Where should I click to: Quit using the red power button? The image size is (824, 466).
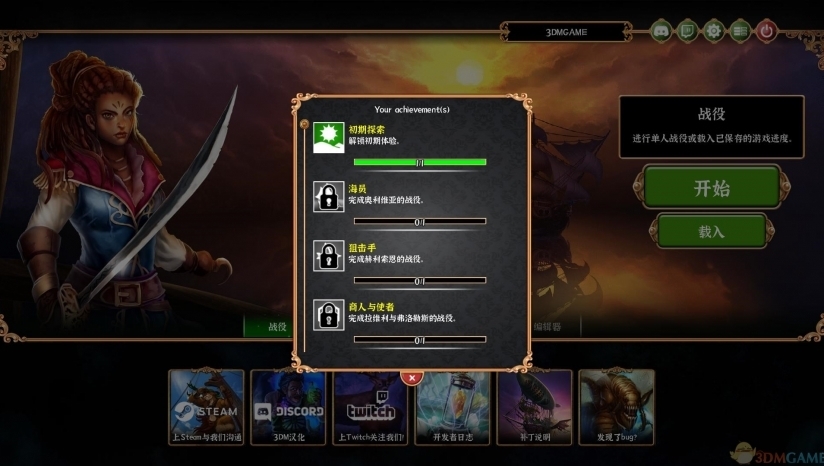(766, 31)
